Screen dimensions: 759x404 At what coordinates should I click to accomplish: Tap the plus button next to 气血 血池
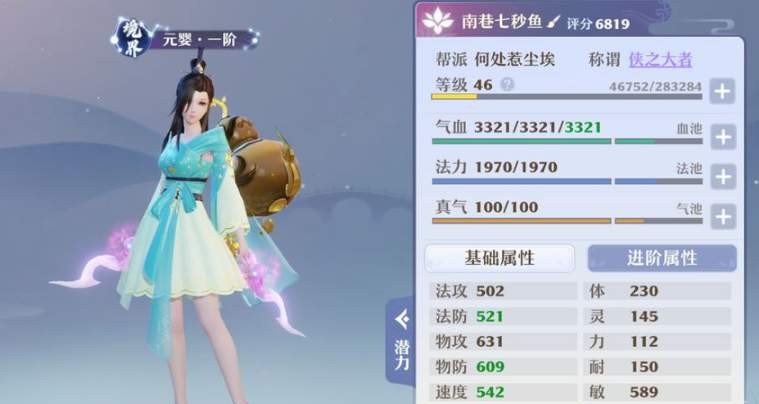tap(722, 136)
